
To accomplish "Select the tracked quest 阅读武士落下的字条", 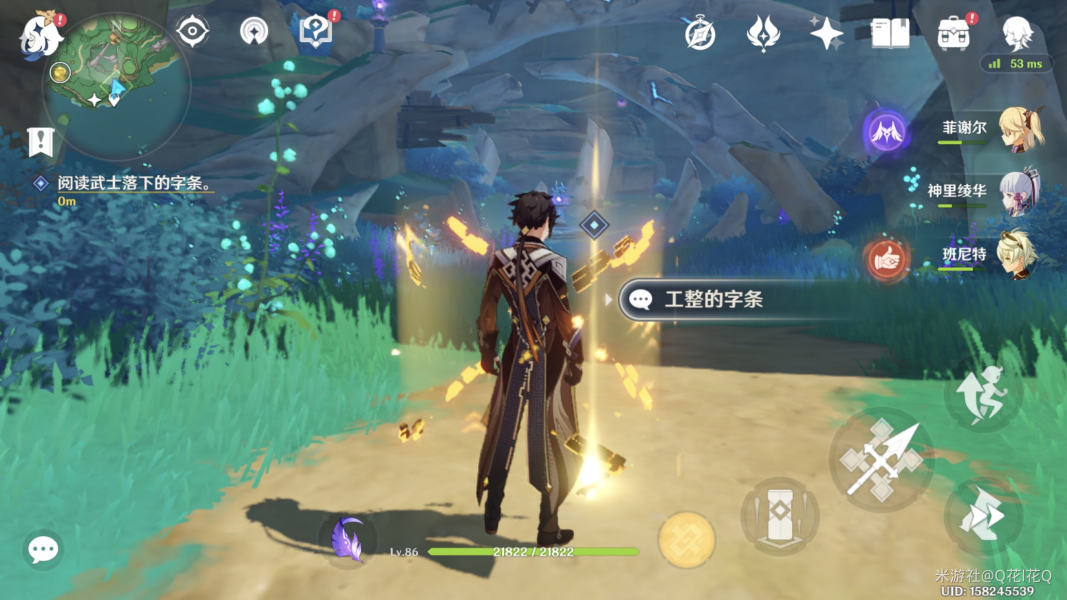I will (x=135, y=184).
